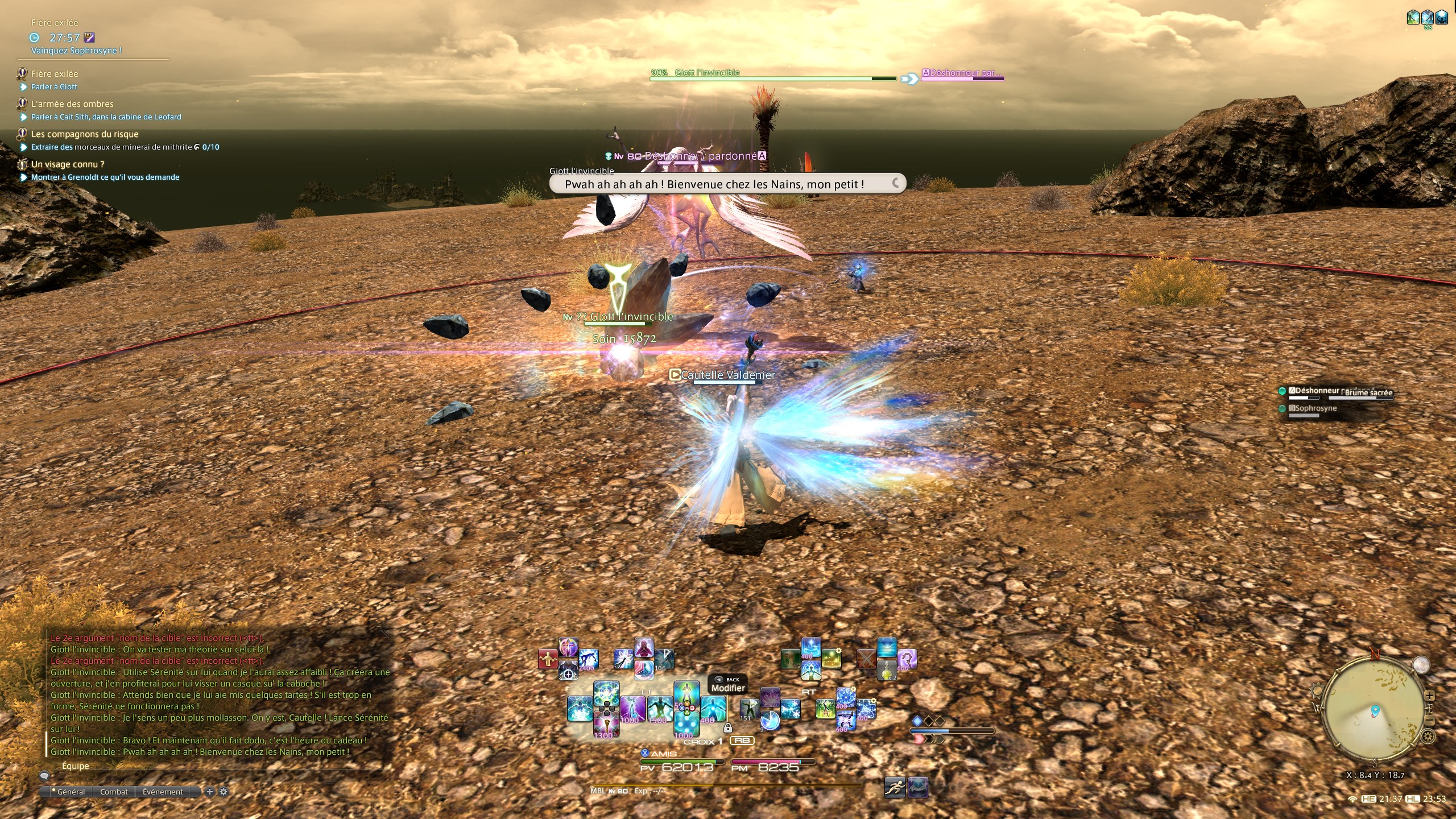Open chat log settings gear
The width and height of the screenshot is (1456, 819).
click(x=224, y=792)
